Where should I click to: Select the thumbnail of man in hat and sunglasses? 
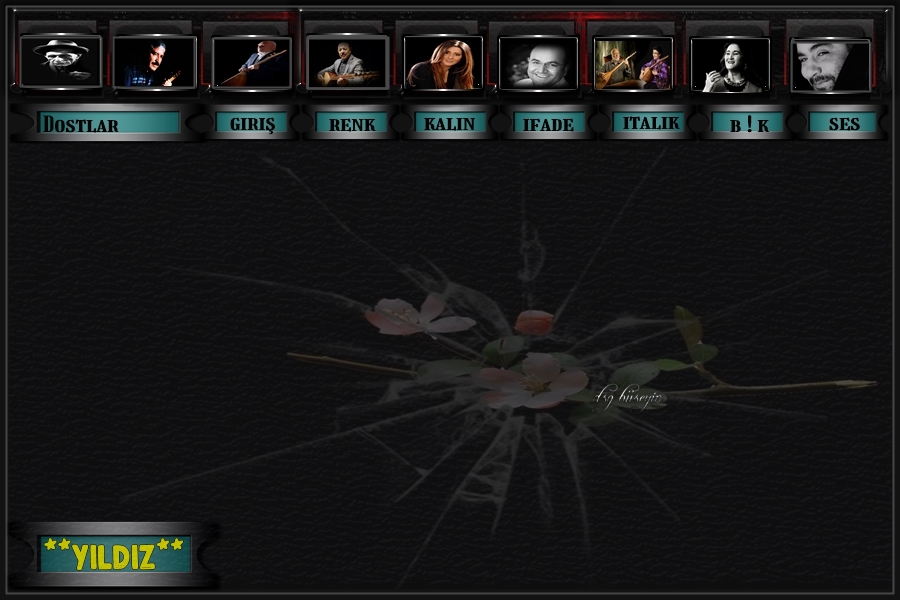tap(61, 62)
